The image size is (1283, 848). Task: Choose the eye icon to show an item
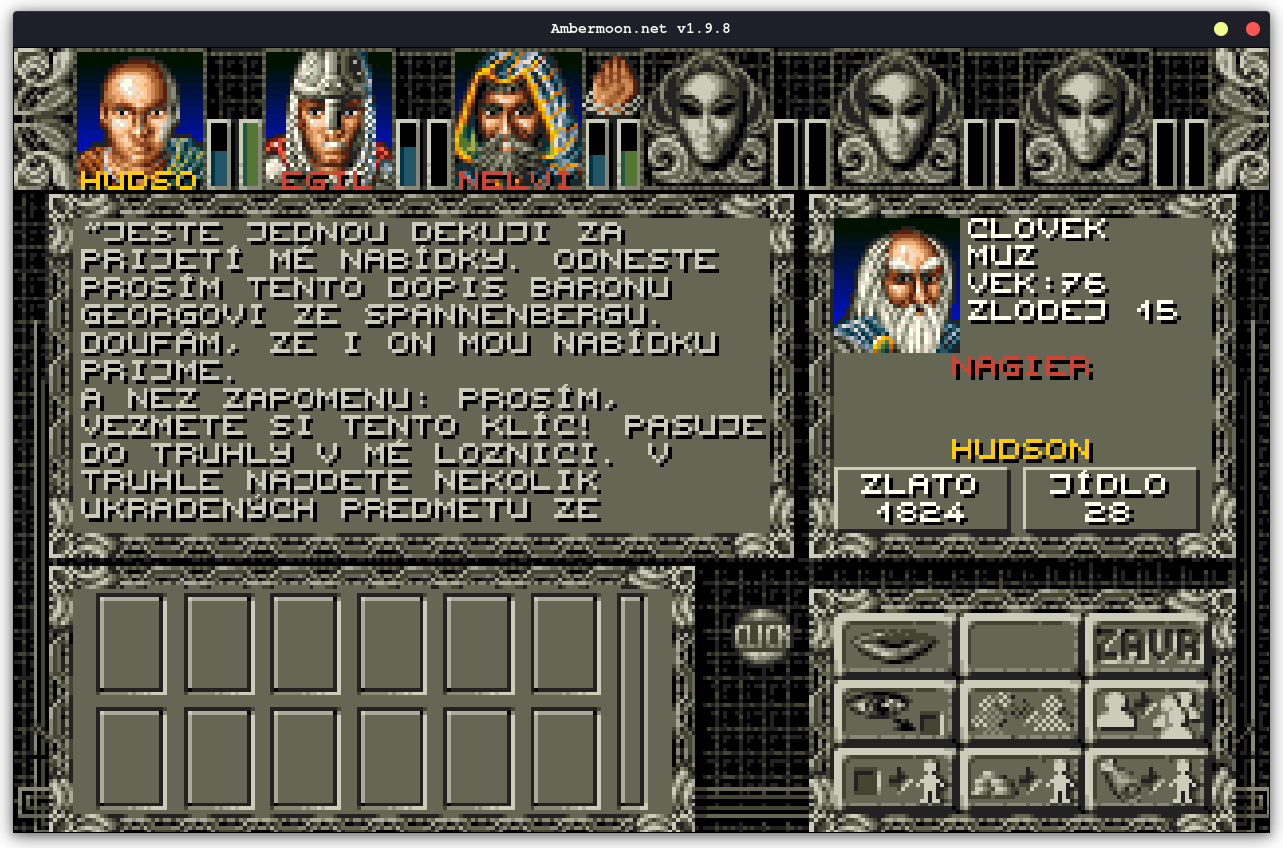click(895, 712)
